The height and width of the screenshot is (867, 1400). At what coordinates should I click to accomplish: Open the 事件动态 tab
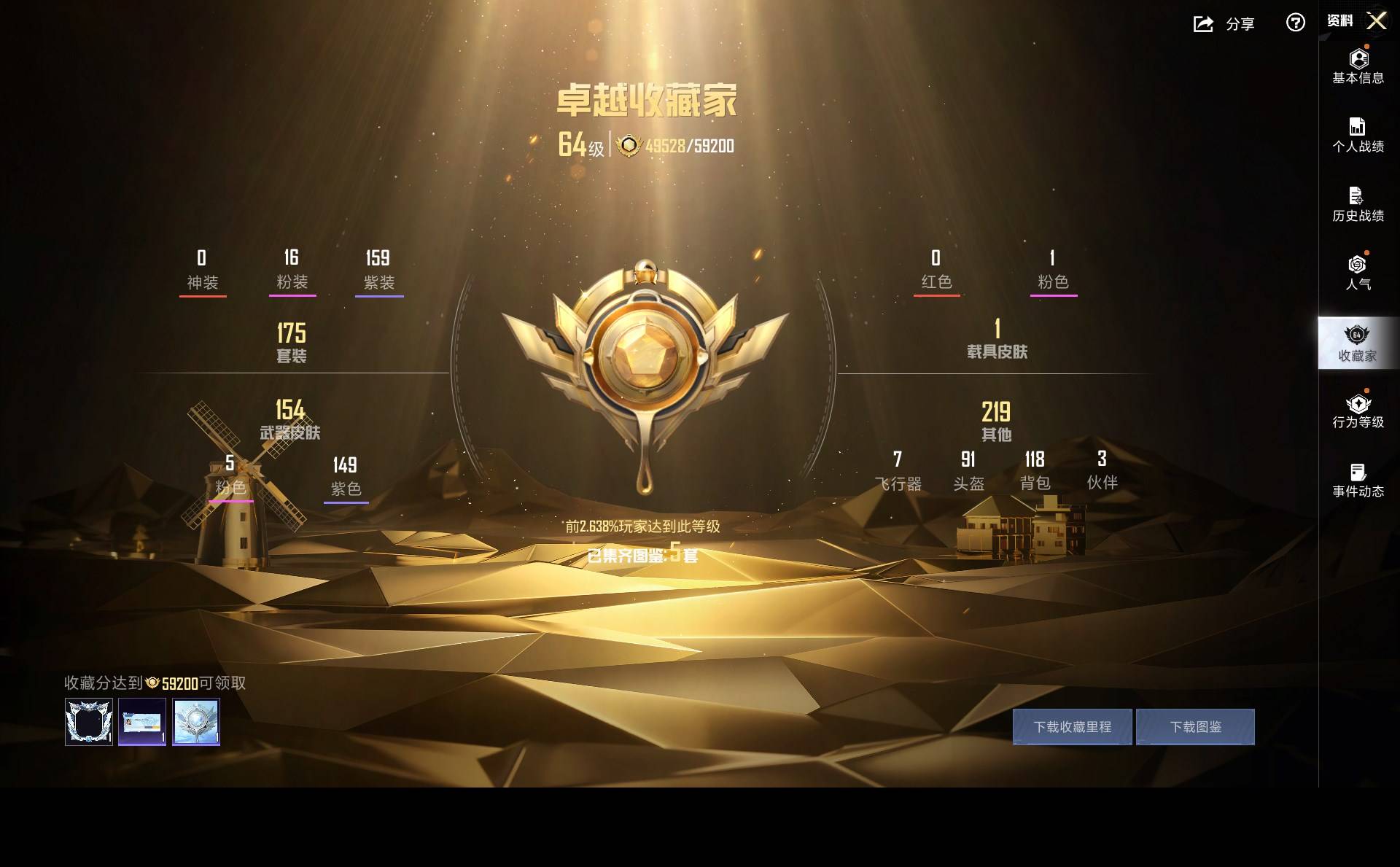[x=1358, y=481]
